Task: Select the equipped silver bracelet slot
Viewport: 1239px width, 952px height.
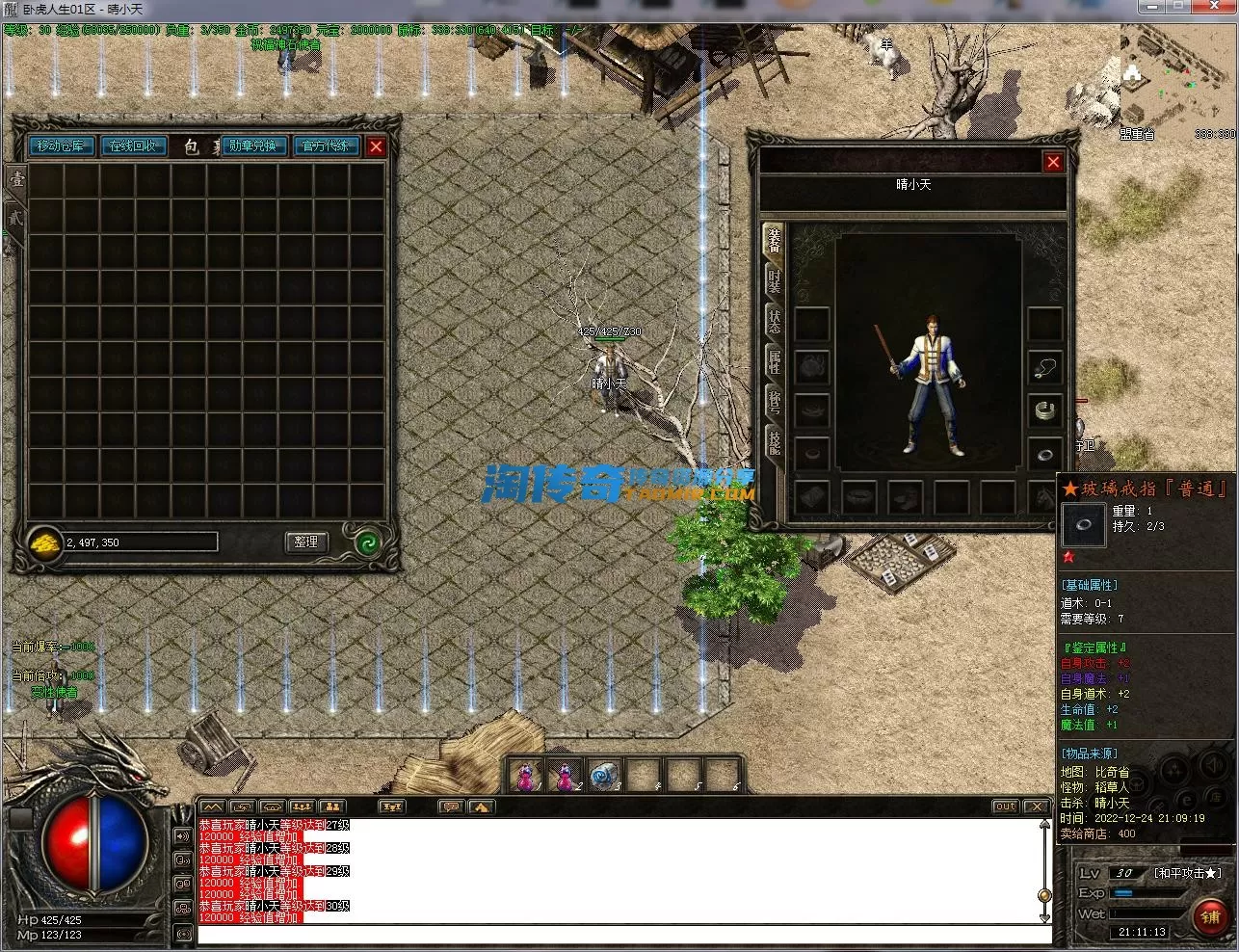Action: tap(1044, 410)
